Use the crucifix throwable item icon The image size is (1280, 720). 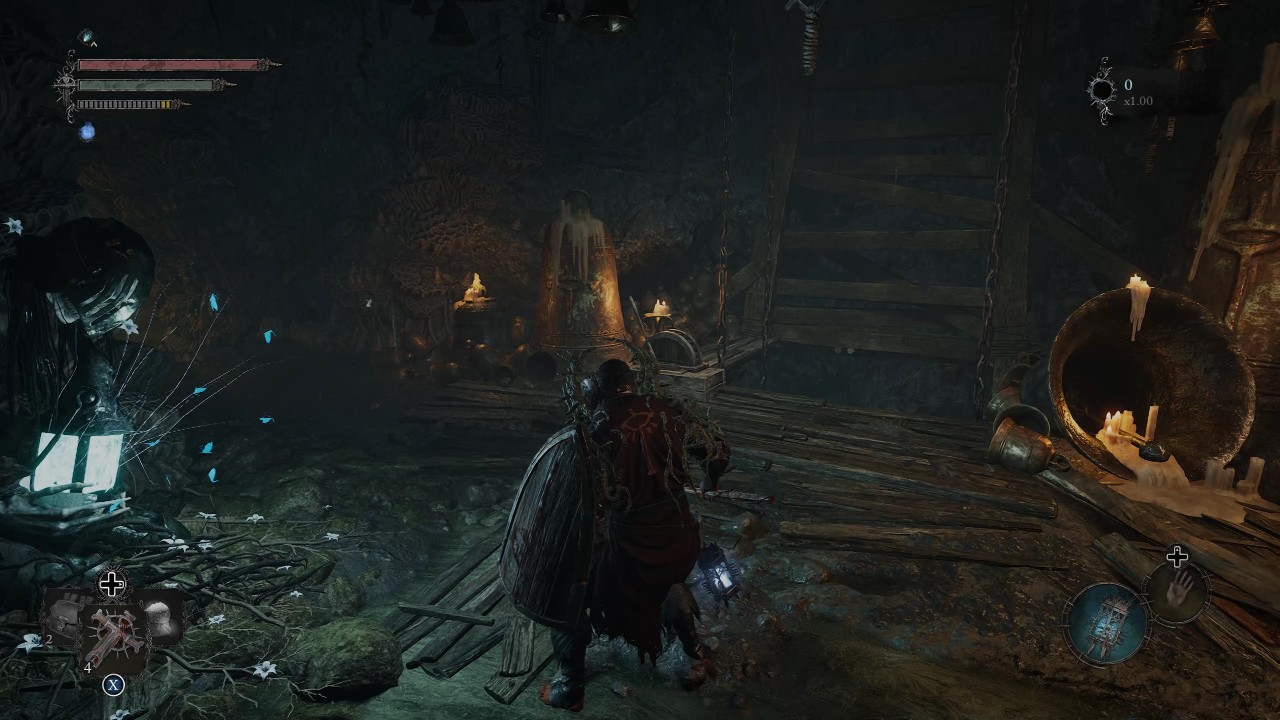coord(113,633)
